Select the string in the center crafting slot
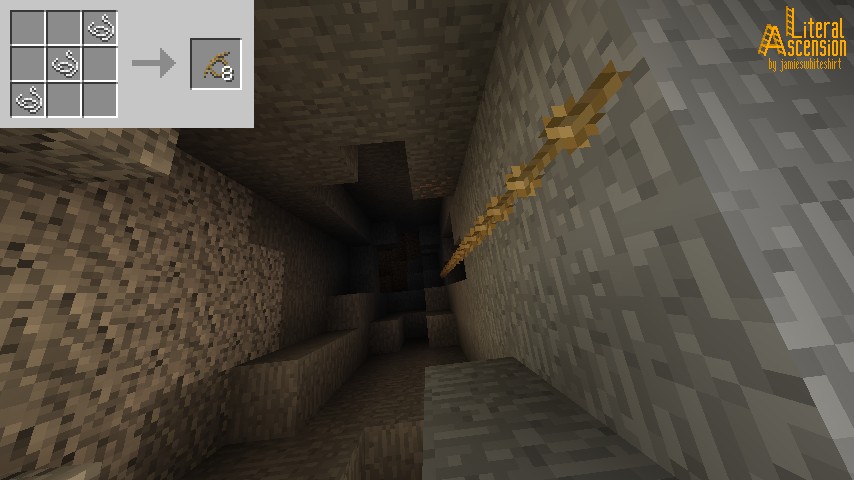The width and height of the screenshot is (854, 480). point(65,64)
